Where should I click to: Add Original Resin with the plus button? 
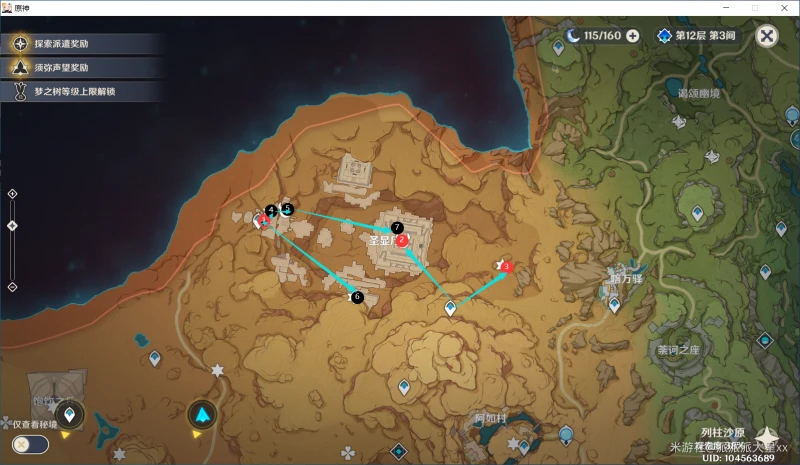[633, 36]
